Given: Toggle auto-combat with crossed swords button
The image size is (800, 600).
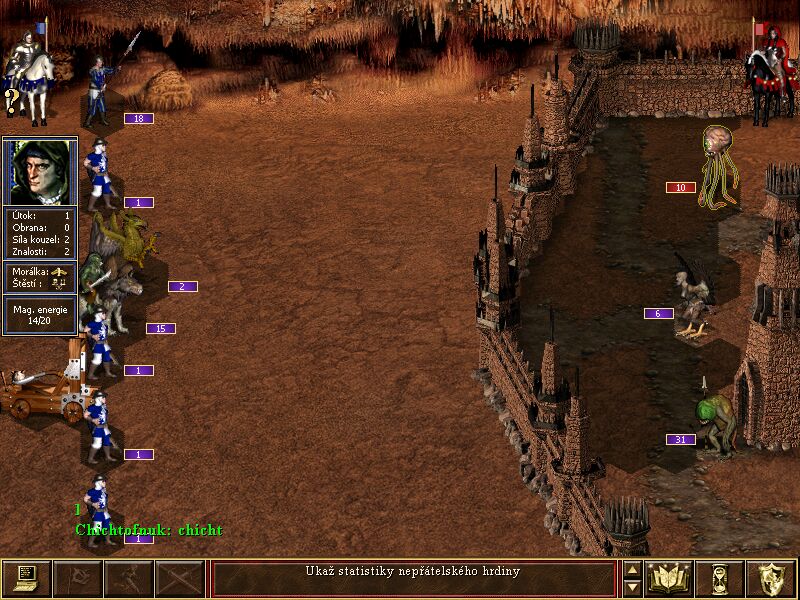Looking at the screenshot, I should (x=180, y=579).
